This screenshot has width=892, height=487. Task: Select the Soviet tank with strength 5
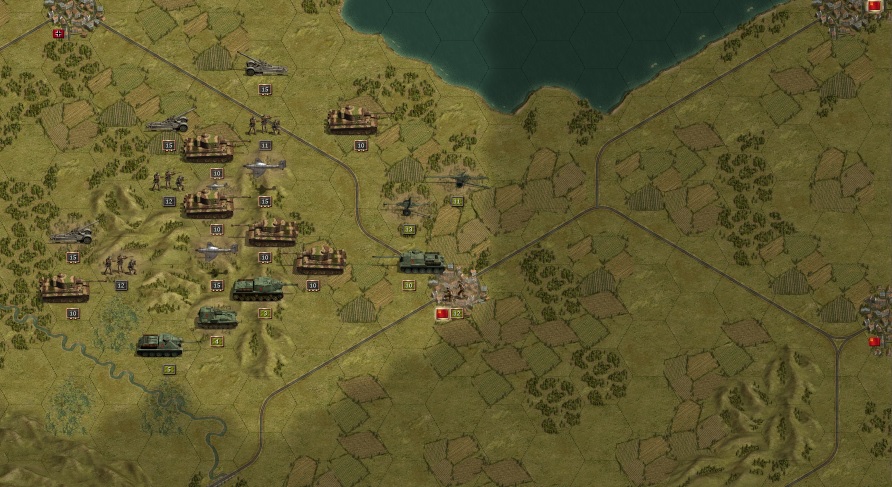[160, 345]
